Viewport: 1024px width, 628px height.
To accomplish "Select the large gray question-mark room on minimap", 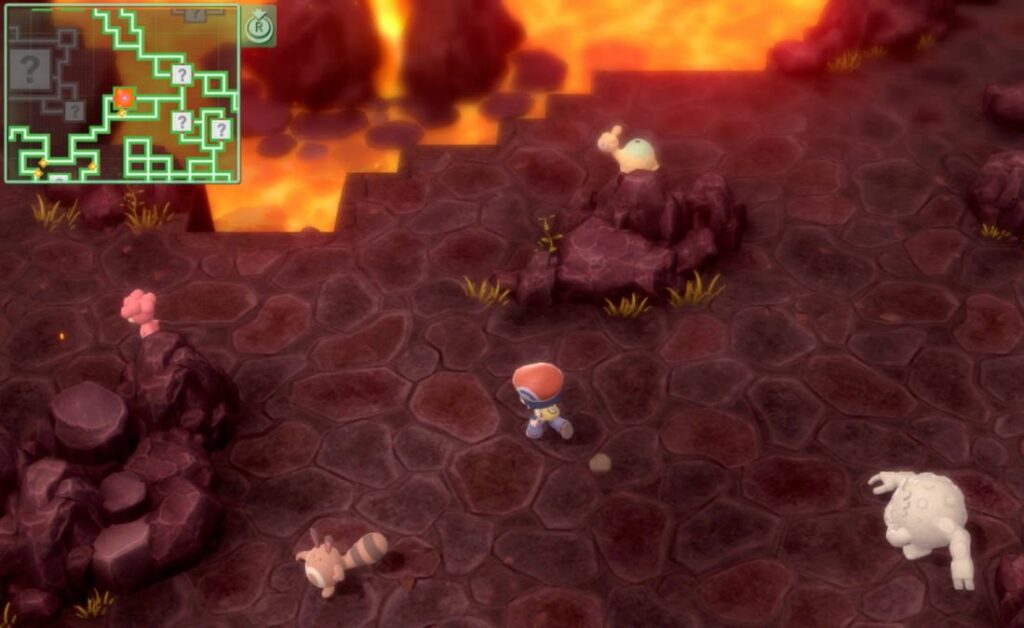I will [x=30, y=69].
